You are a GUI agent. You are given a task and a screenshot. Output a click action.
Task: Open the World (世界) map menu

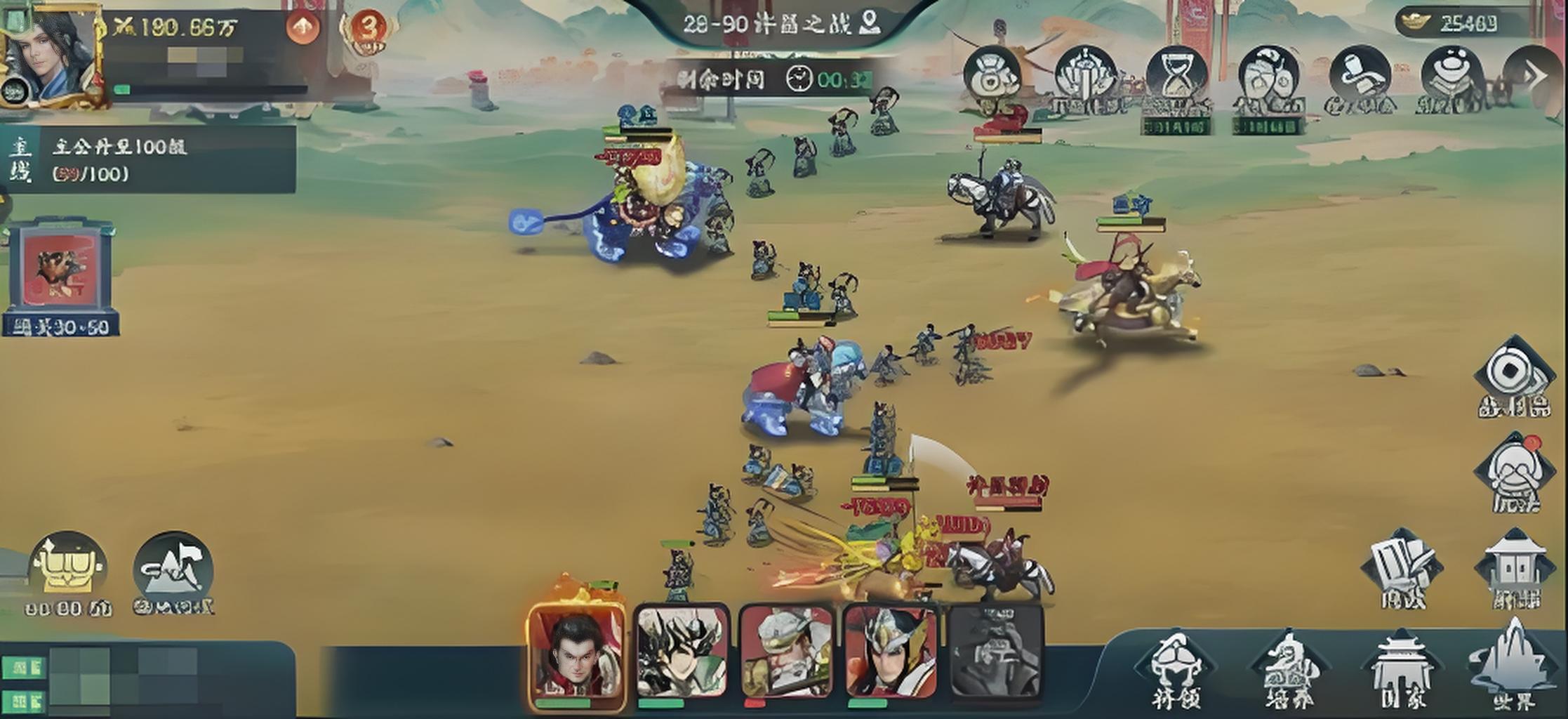[1513, 667]
